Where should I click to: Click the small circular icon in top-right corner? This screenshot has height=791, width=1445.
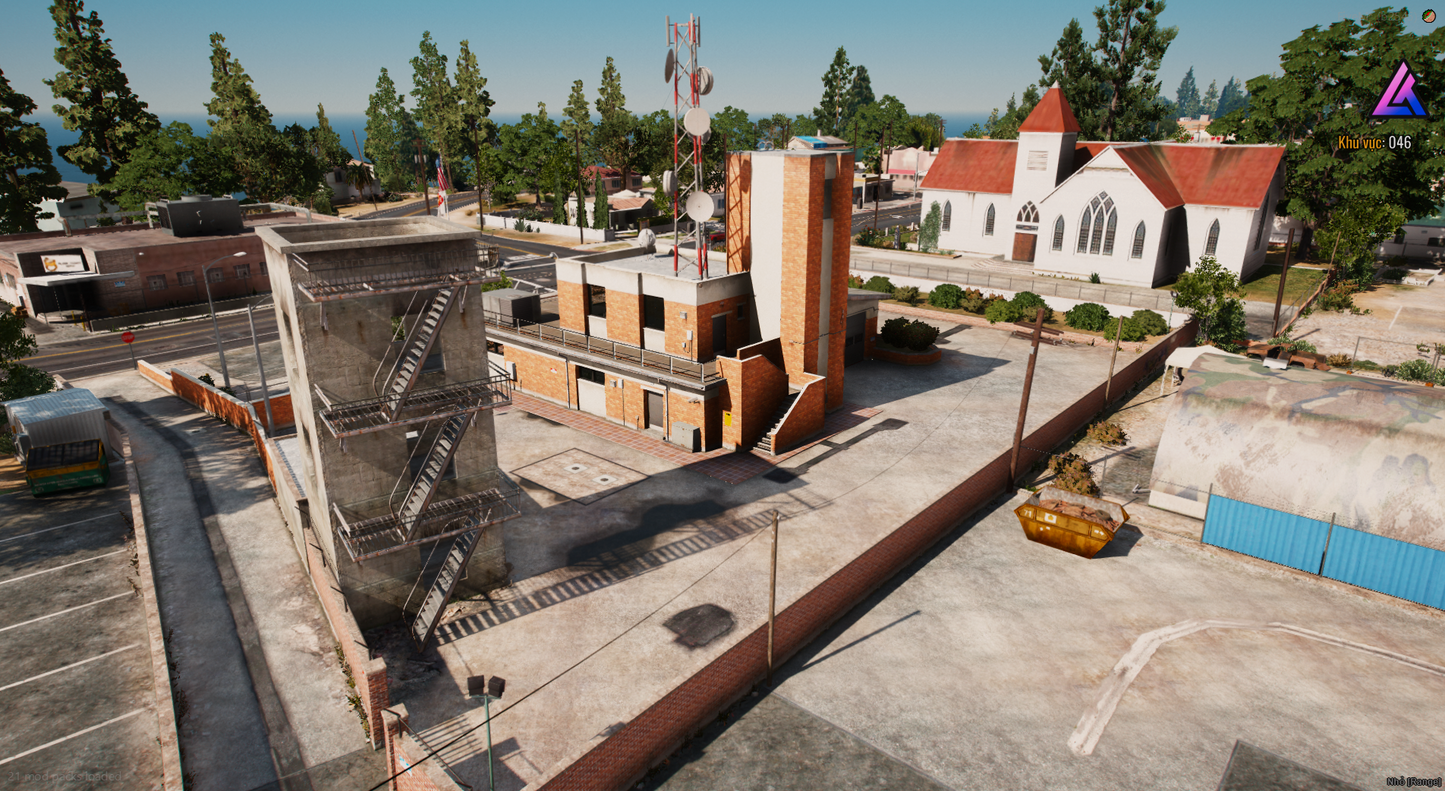(1430, 17)
